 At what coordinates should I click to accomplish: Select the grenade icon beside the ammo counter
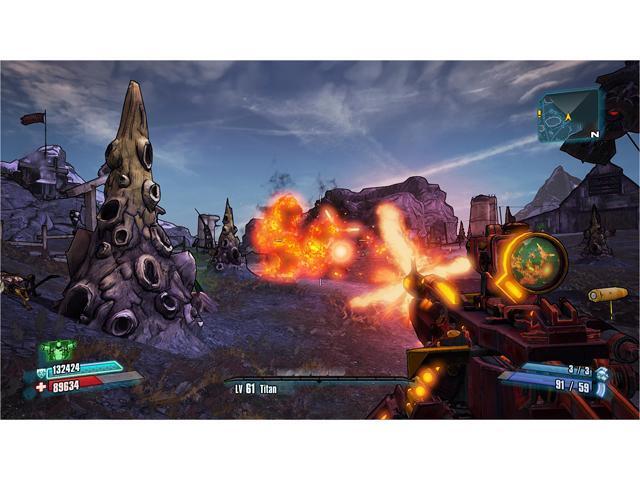(602, 371)
